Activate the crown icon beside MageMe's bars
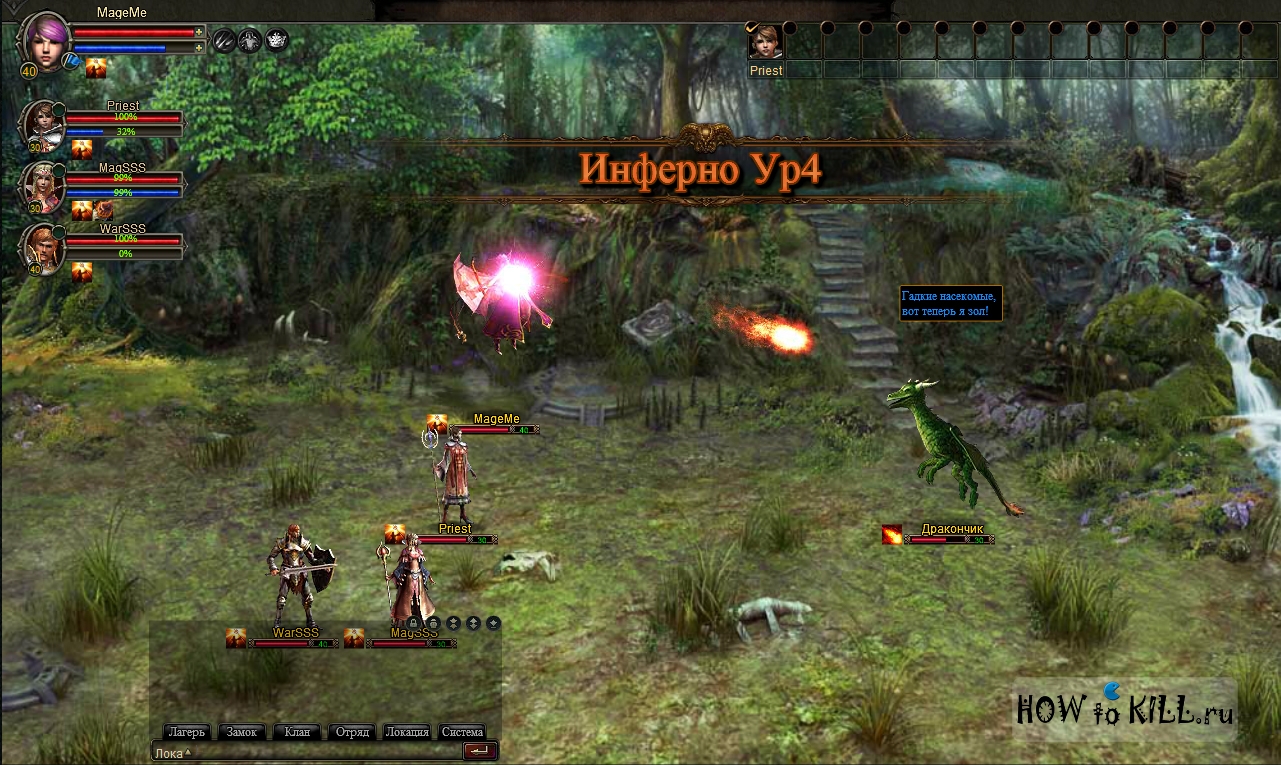 pos(276,40)
